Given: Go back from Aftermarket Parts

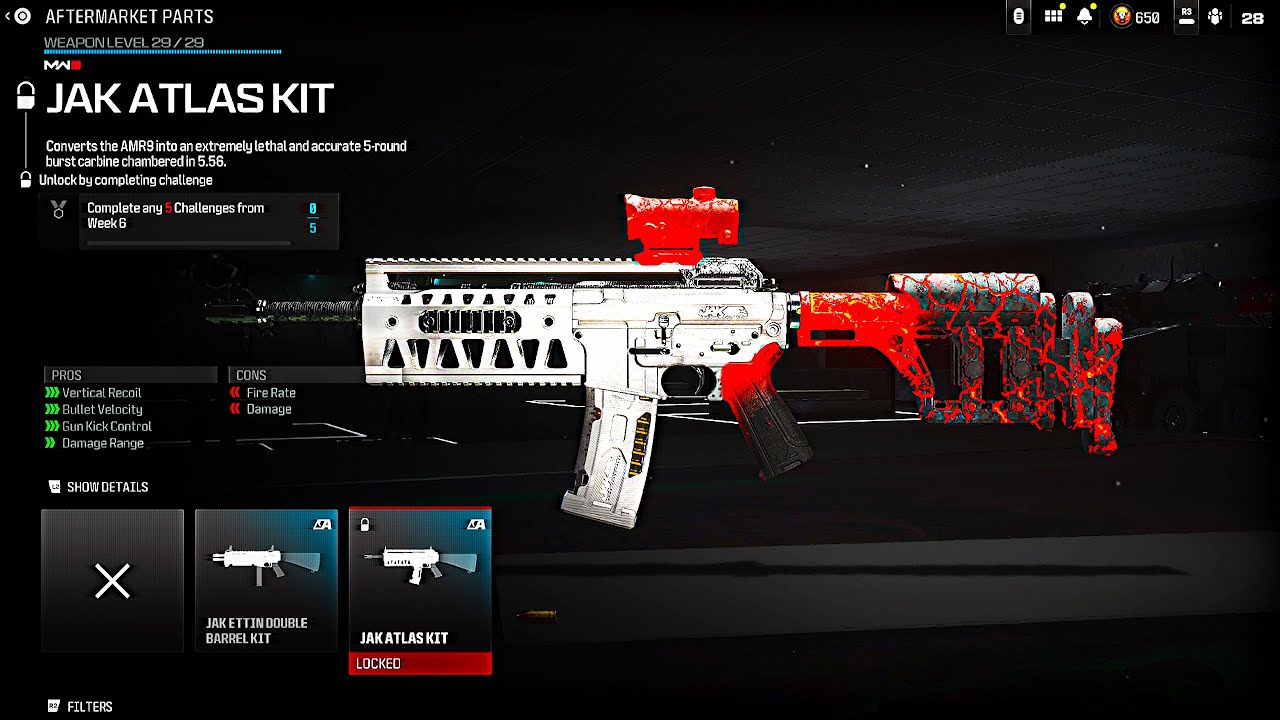Looking at the screenshot, I should click(x=16, y=17).
